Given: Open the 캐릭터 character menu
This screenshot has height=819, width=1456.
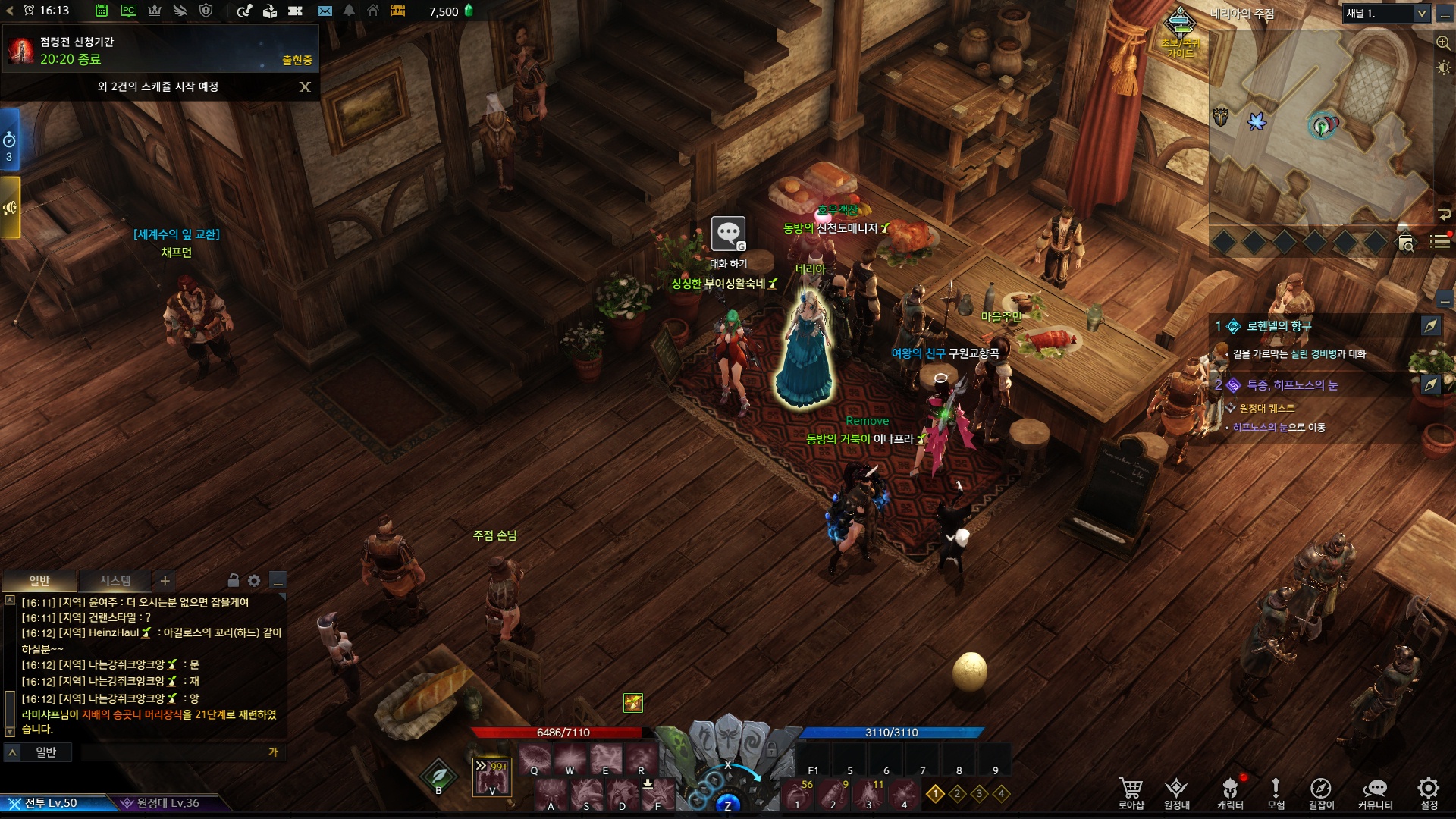Looking at the screenshot, I should click(x=1230, y=792).
